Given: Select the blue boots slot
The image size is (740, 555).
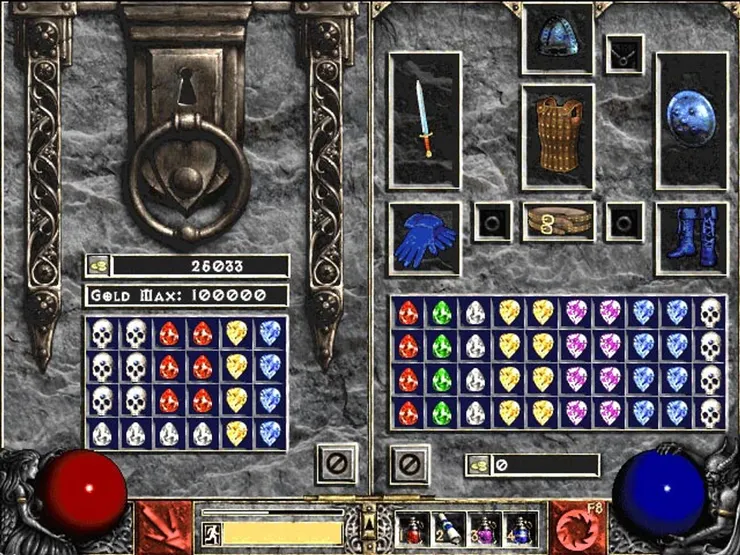Looking at the screenshot, I should (x=691, y=239).
